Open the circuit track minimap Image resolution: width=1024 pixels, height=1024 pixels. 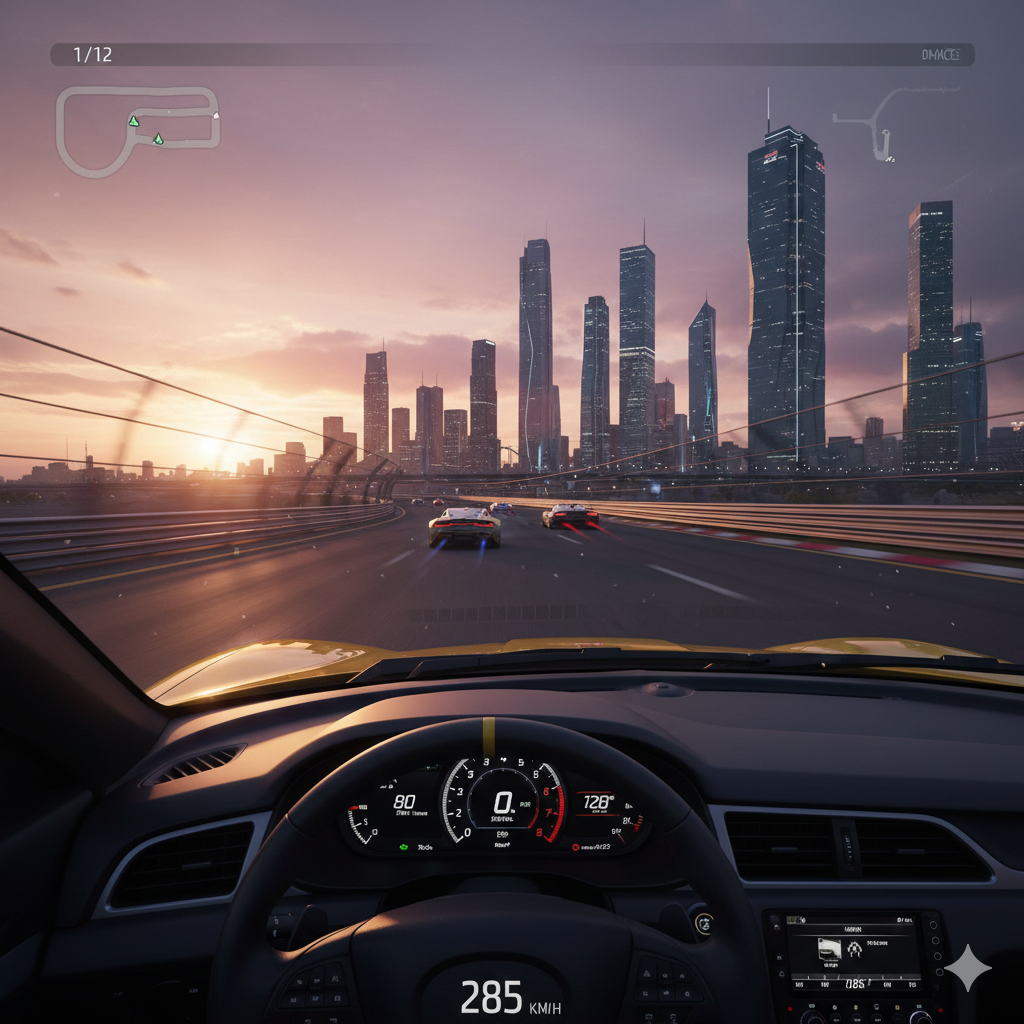[x=136, y=130]
